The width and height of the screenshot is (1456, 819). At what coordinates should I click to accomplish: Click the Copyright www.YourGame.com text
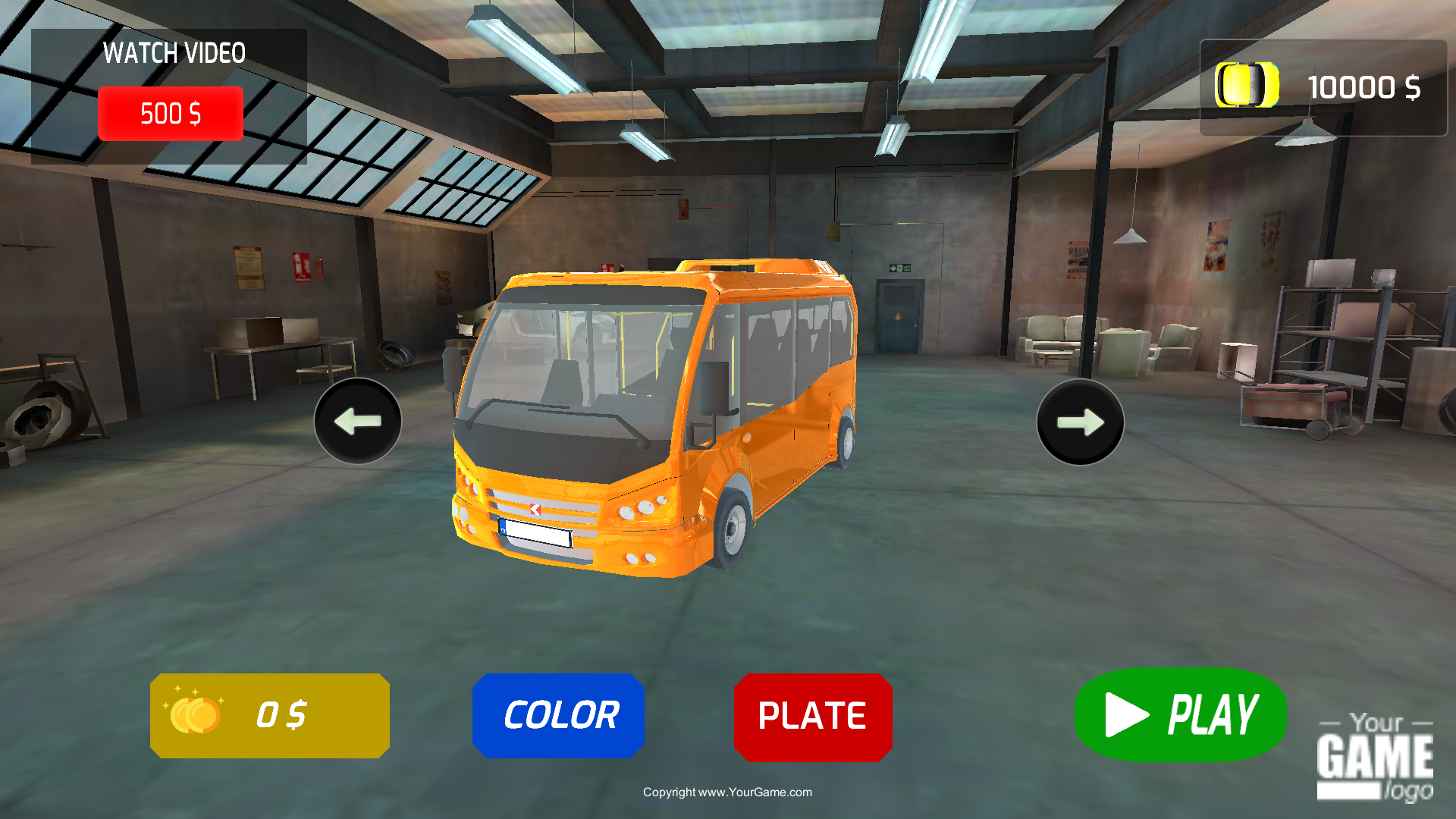tap(727, 792)
